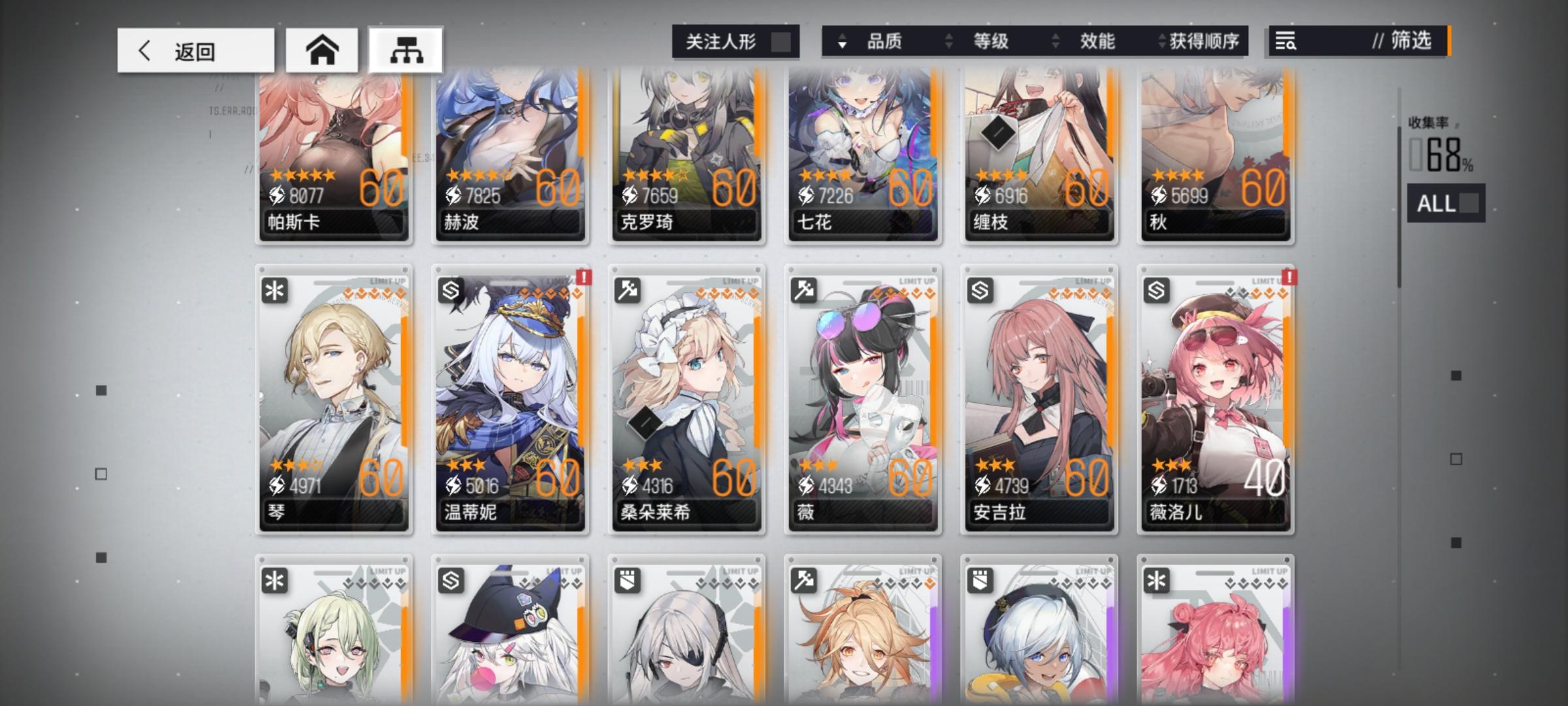Click the search list icon near 筛选

pos(1284,42)
